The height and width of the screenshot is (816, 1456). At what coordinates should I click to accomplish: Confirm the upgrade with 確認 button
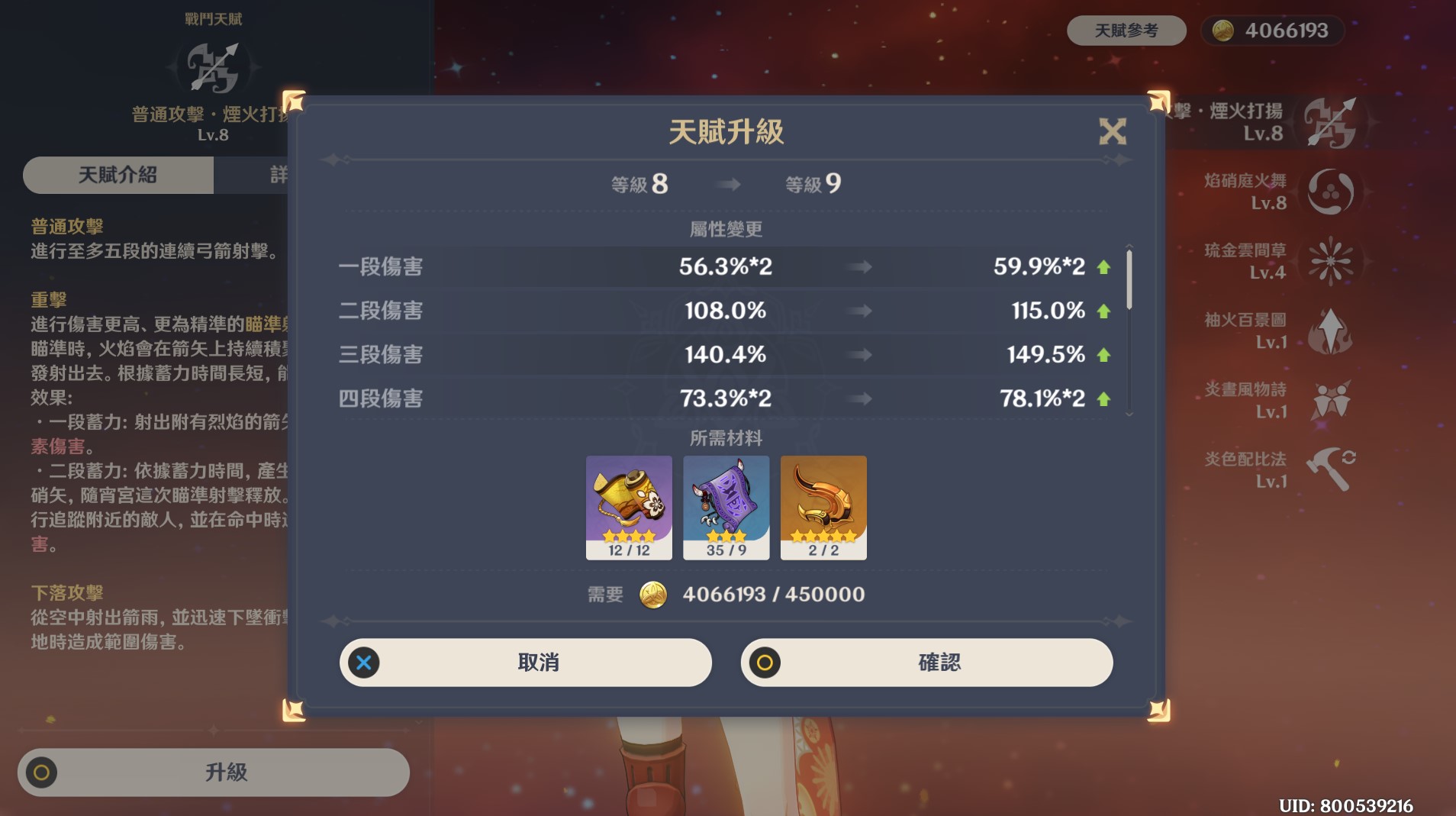[x=926, y=663]
